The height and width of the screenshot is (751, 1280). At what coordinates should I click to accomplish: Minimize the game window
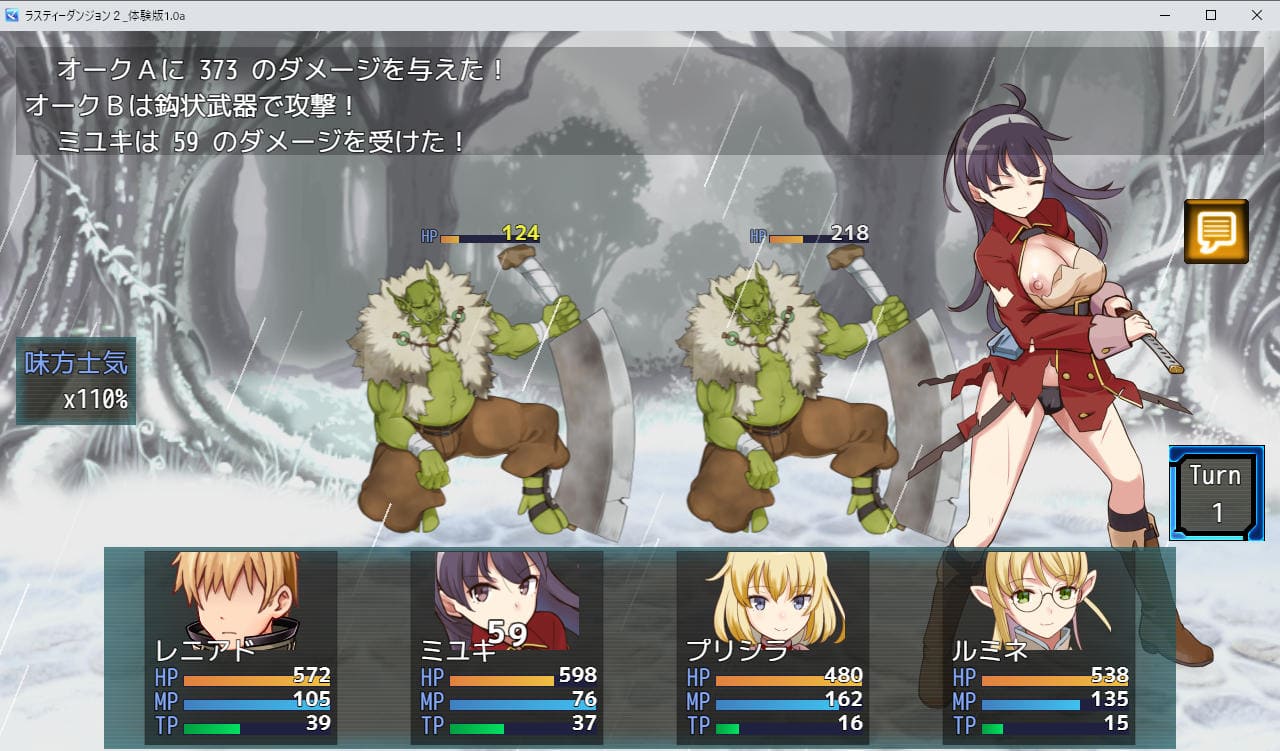pos(1165,15)
